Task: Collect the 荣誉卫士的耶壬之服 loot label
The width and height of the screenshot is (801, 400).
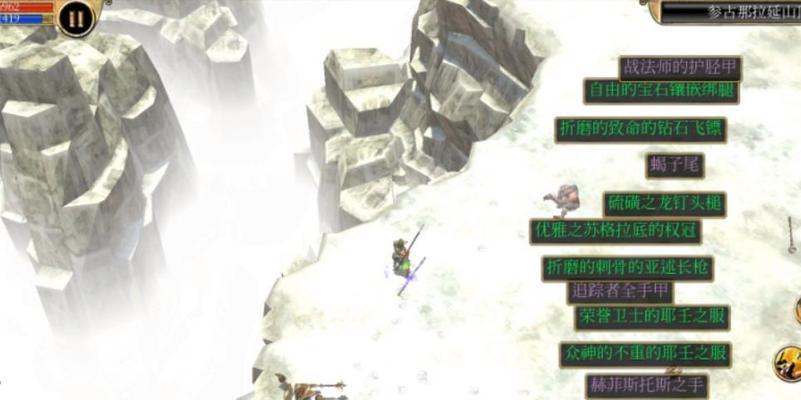Action: (651, 317)
